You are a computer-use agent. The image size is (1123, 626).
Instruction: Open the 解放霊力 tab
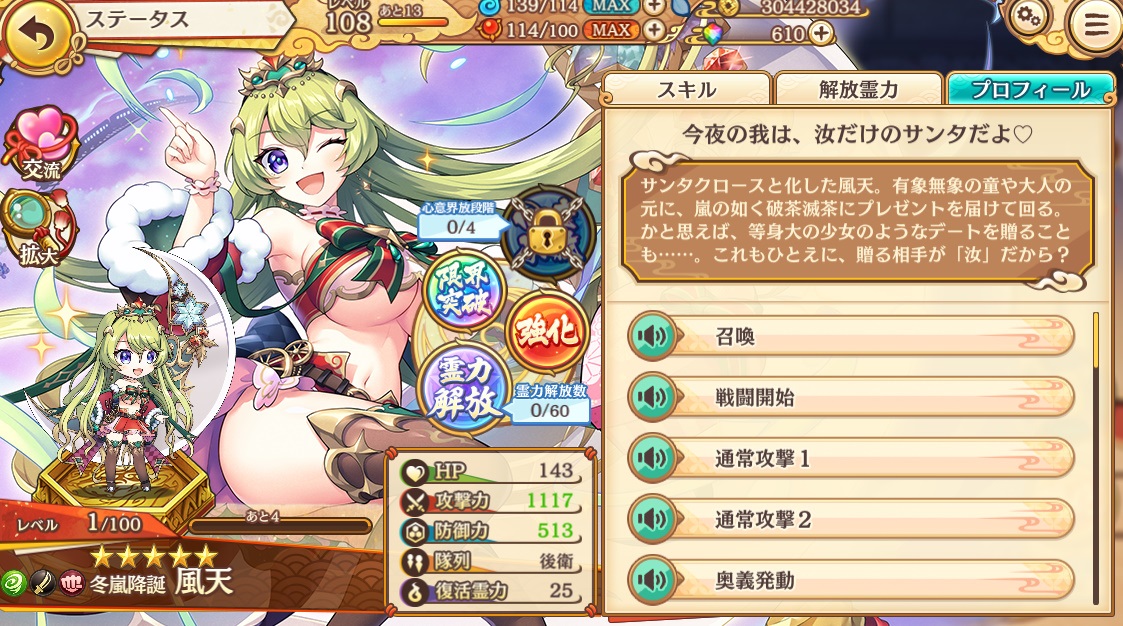(x=859, y=89)
